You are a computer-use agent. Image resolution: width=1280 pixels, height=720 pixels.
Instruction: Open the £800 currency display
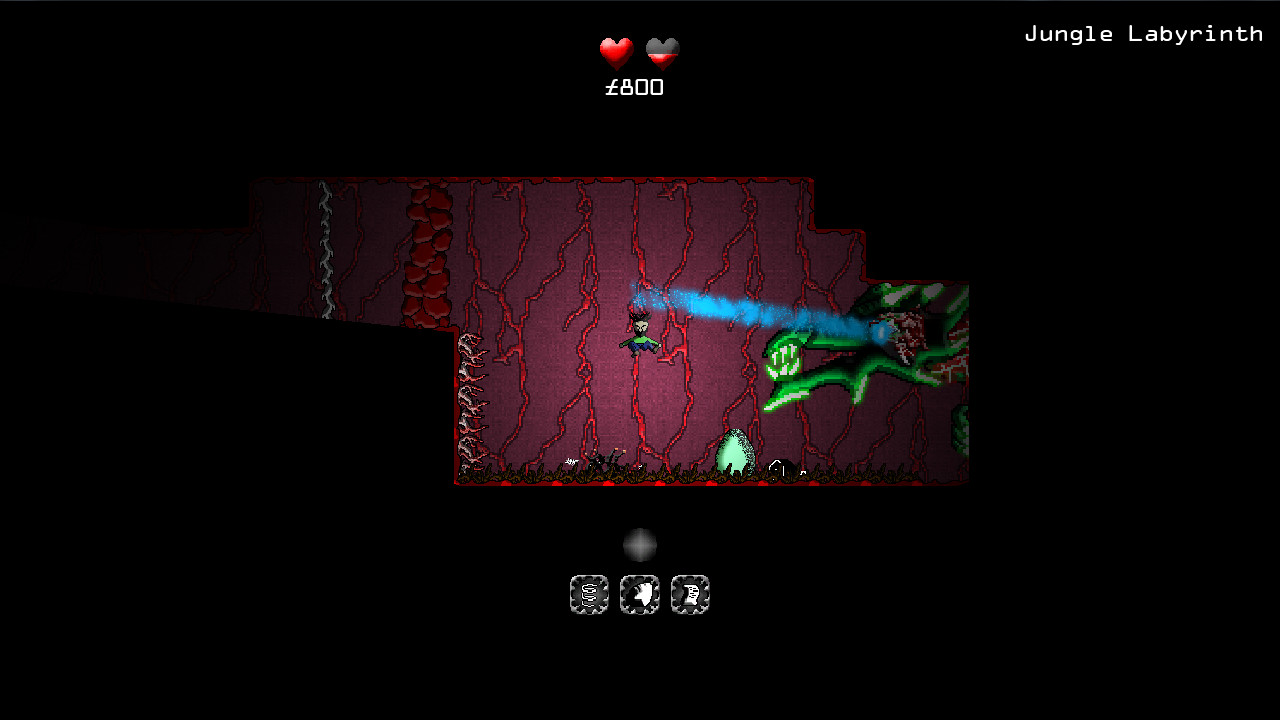[634, 87]
